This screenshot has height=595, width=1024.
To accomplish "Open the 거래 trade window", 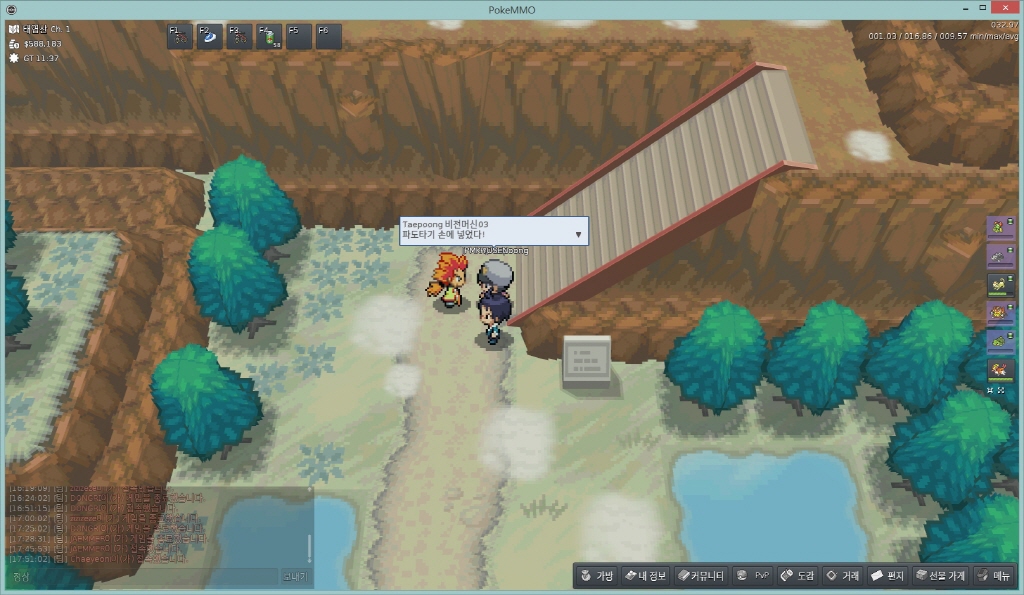I will 842,576.
